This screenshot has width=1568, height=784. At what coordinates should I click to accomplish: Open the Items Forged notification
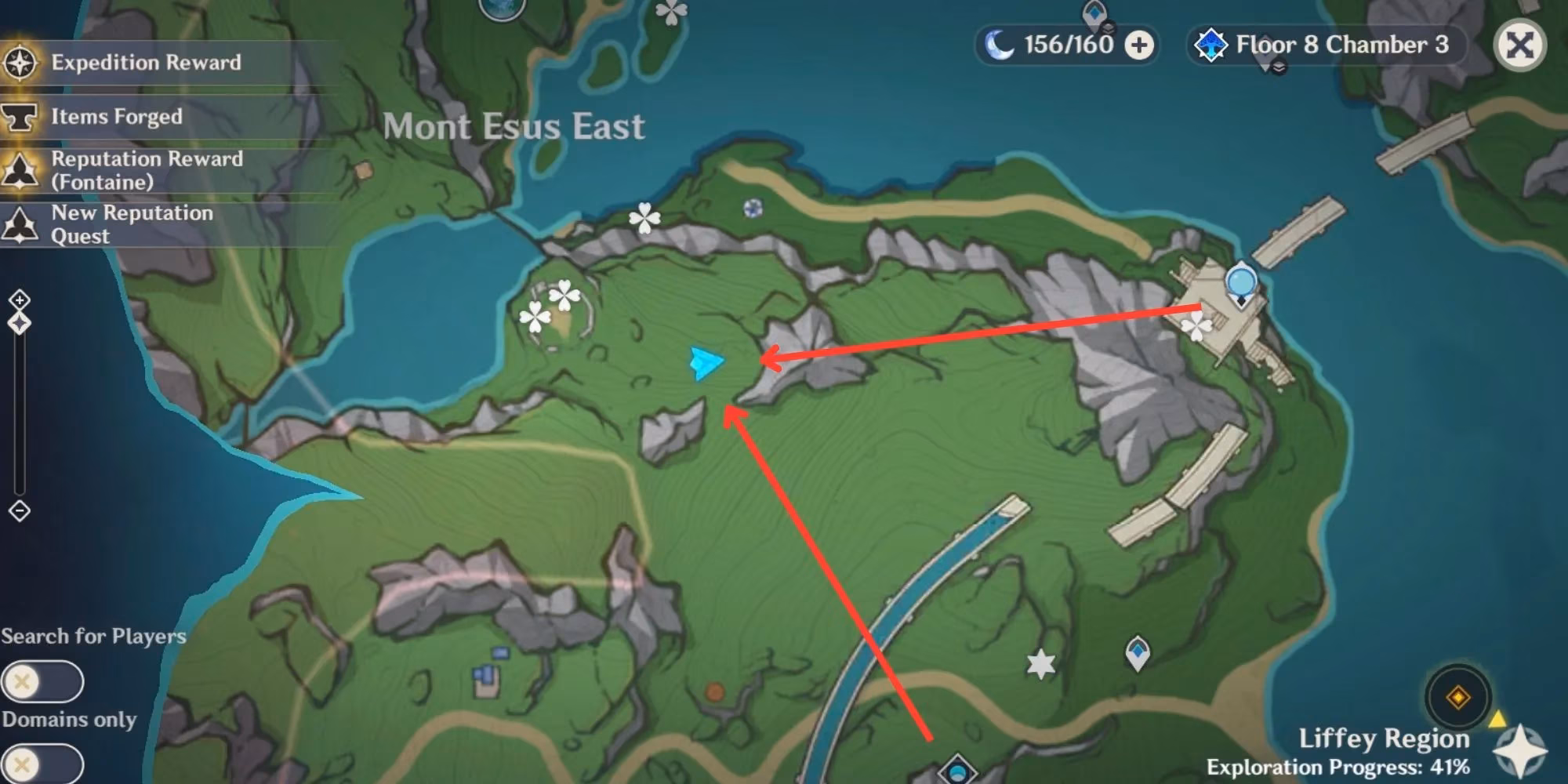[117, 117]
